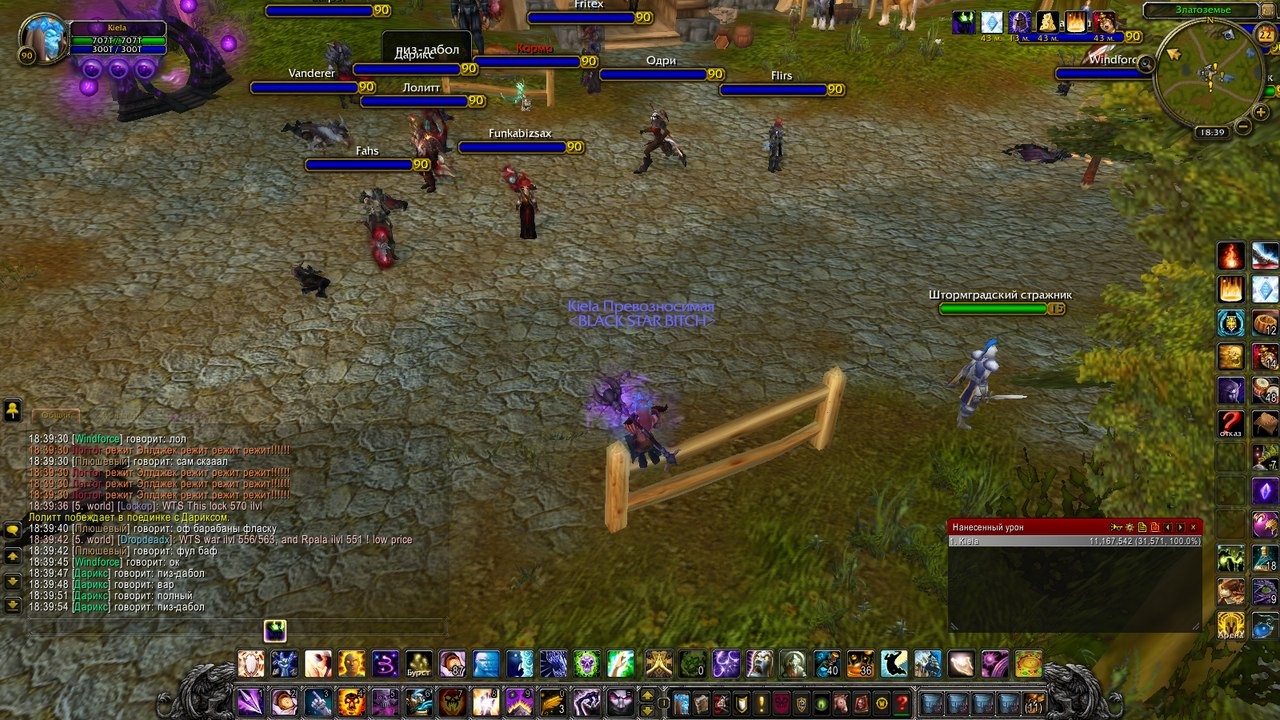This screenshot has width=1280, height=720.
Task: Use the purple crystal item slot
Action: [1265, 491]
